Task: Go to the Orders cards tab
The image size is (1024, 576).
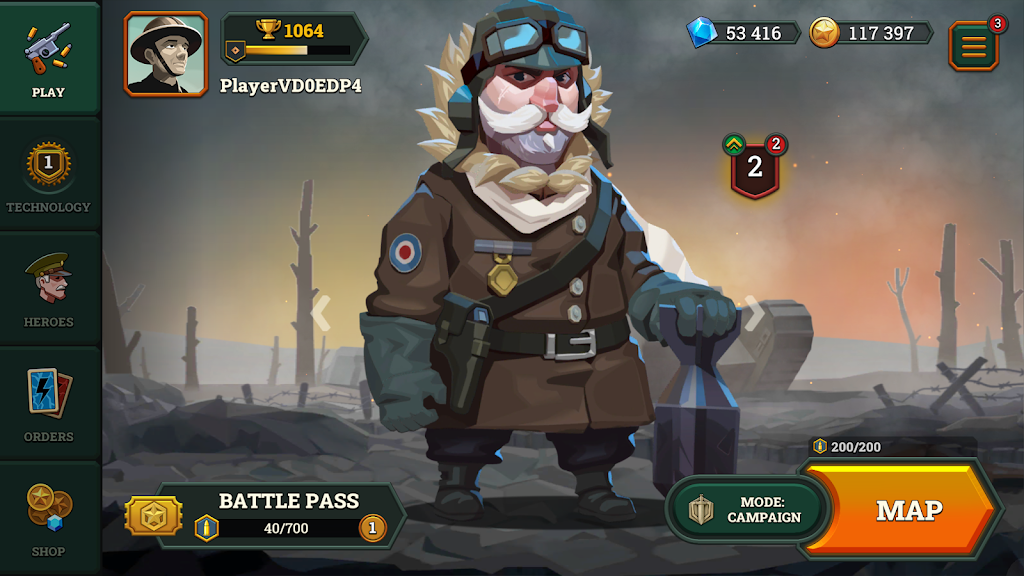Action: (x=48, y=405)
